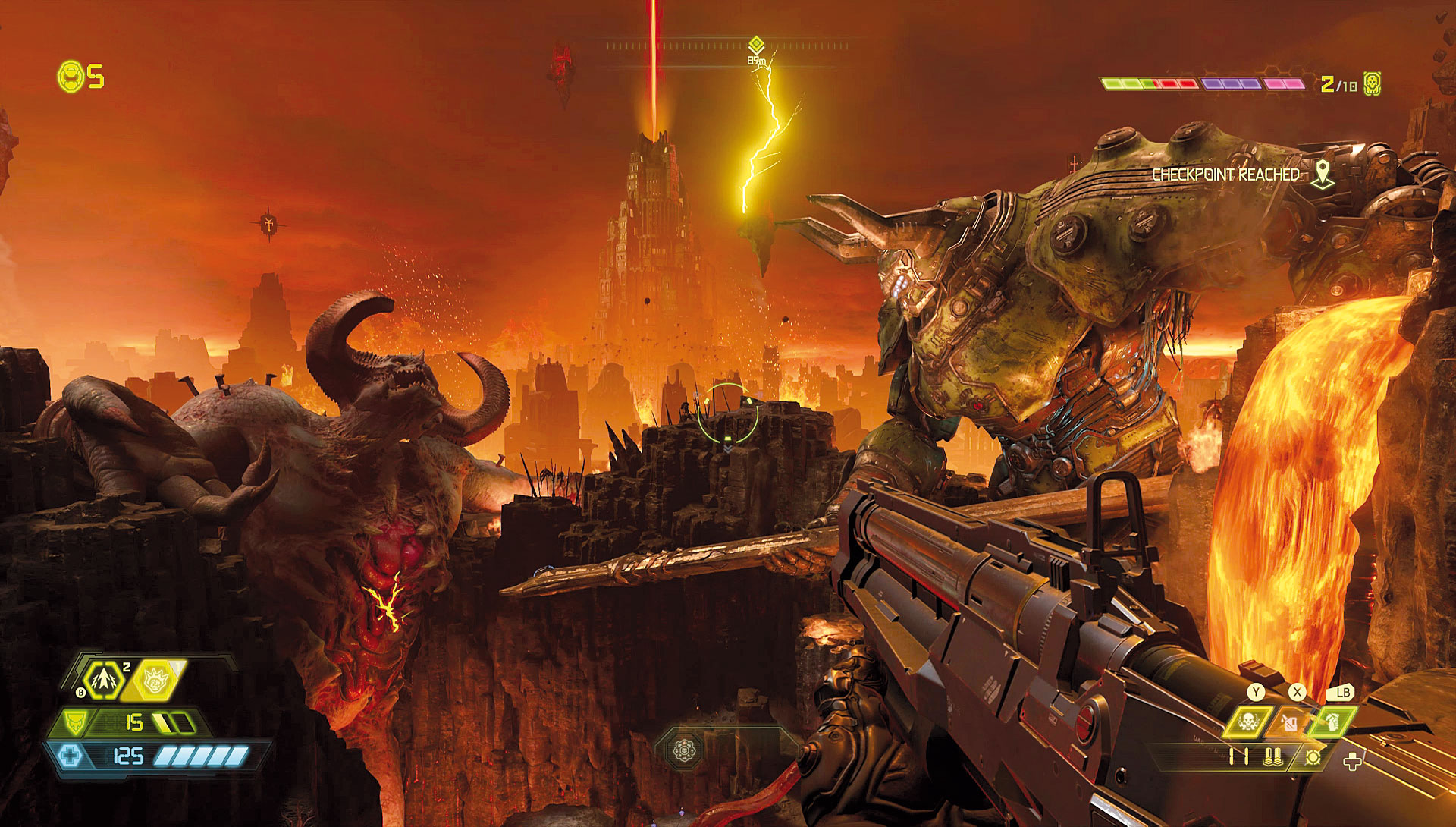Image resolution: width=1456 pixels, height=827 pixels.
Task: Click the extra lives helmet icon
Action: (x=71, y=77)
